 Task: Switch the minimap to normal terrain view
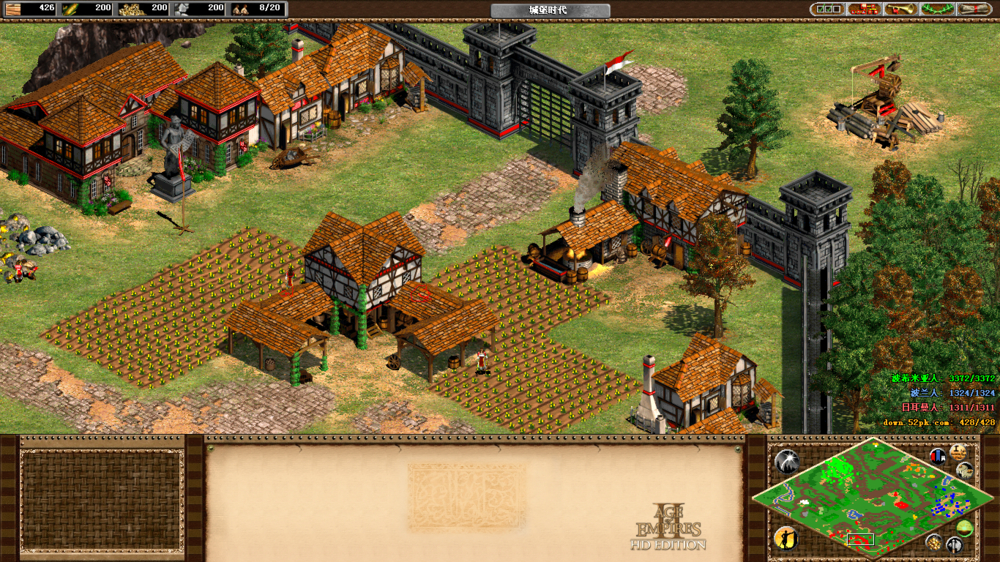(x=965, y=528)
